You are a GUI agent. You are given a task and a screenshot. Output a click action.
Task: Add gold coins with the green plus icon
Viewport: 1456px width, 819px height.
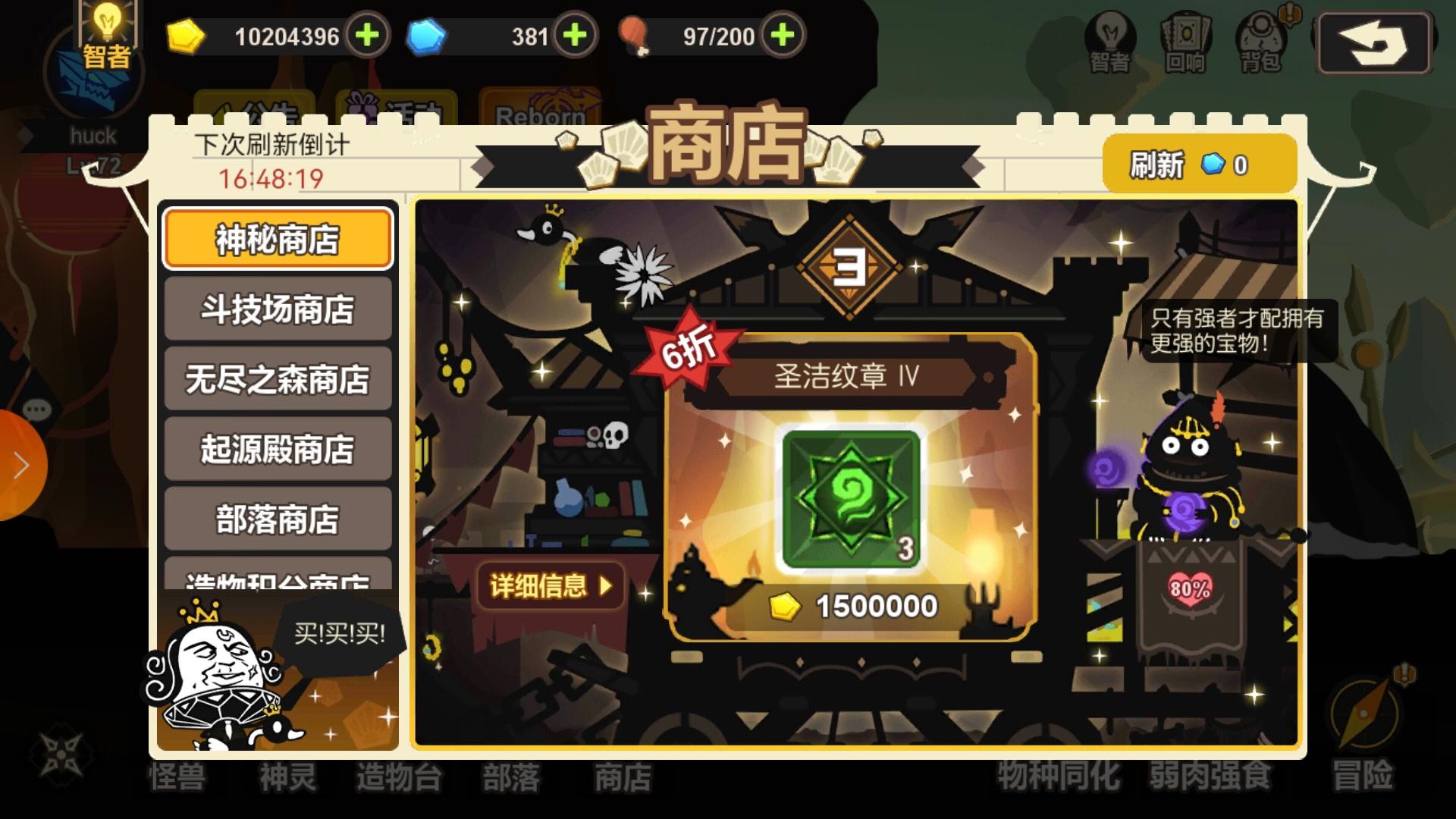pos(369,36)
